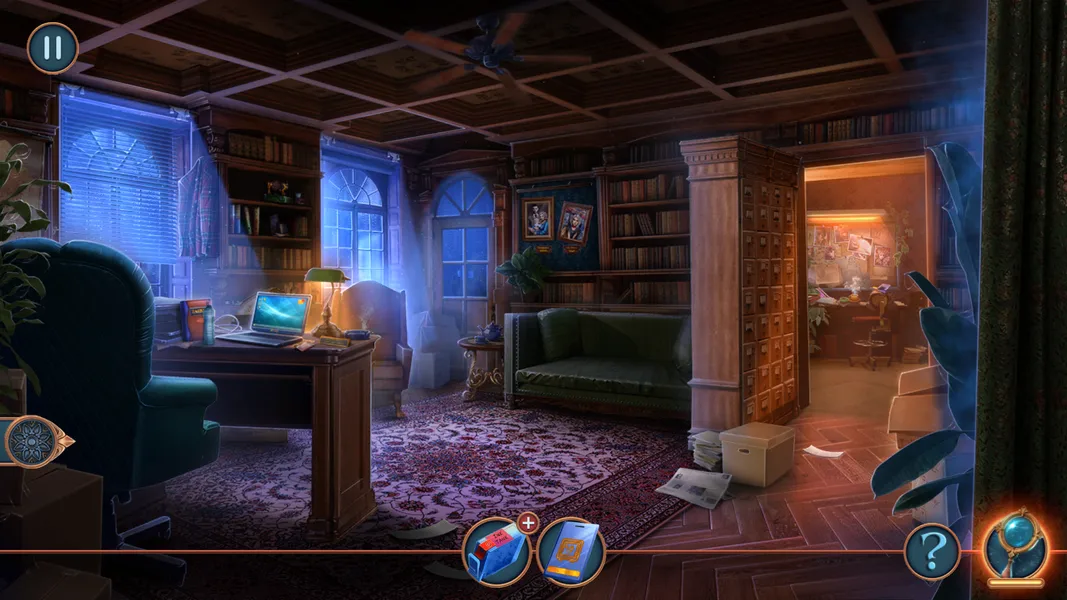Select the ink tank cartridge in inventory

click(x=496, y=552)
